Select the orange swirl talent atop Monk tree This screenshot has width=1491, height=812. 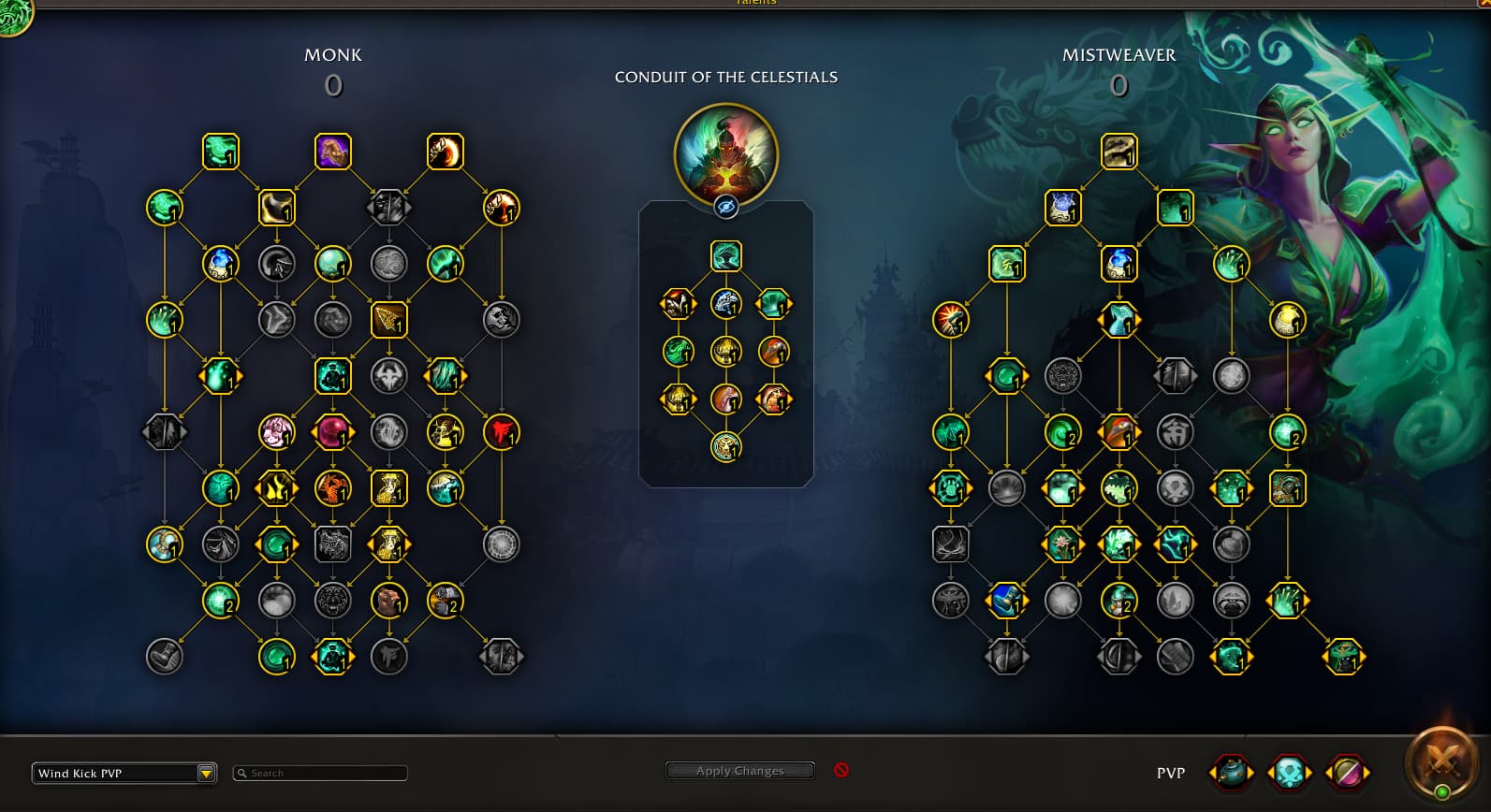click(x=445, y=152)
